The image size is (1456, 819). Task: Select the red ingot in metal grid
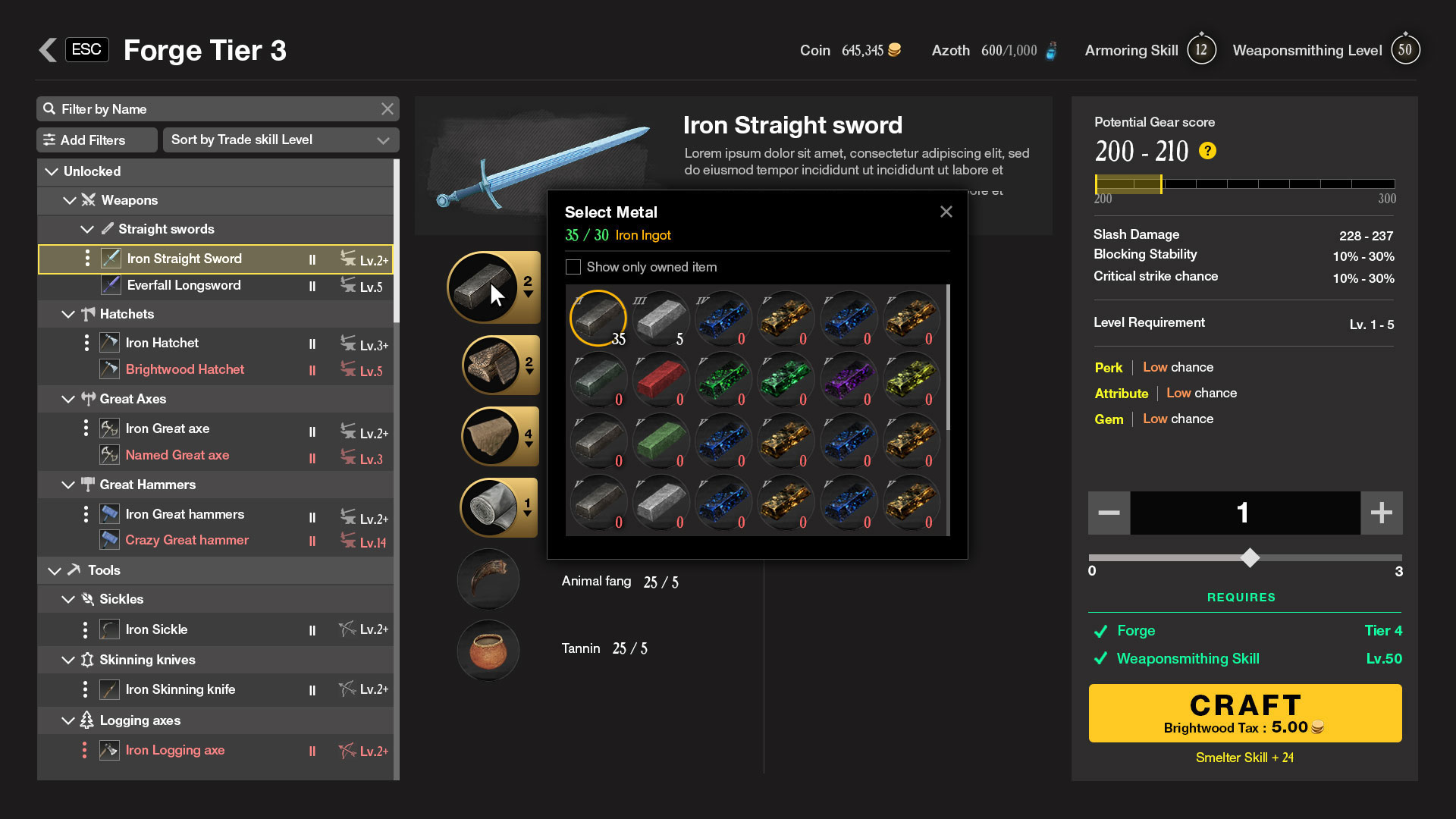(x=659, y=379)
